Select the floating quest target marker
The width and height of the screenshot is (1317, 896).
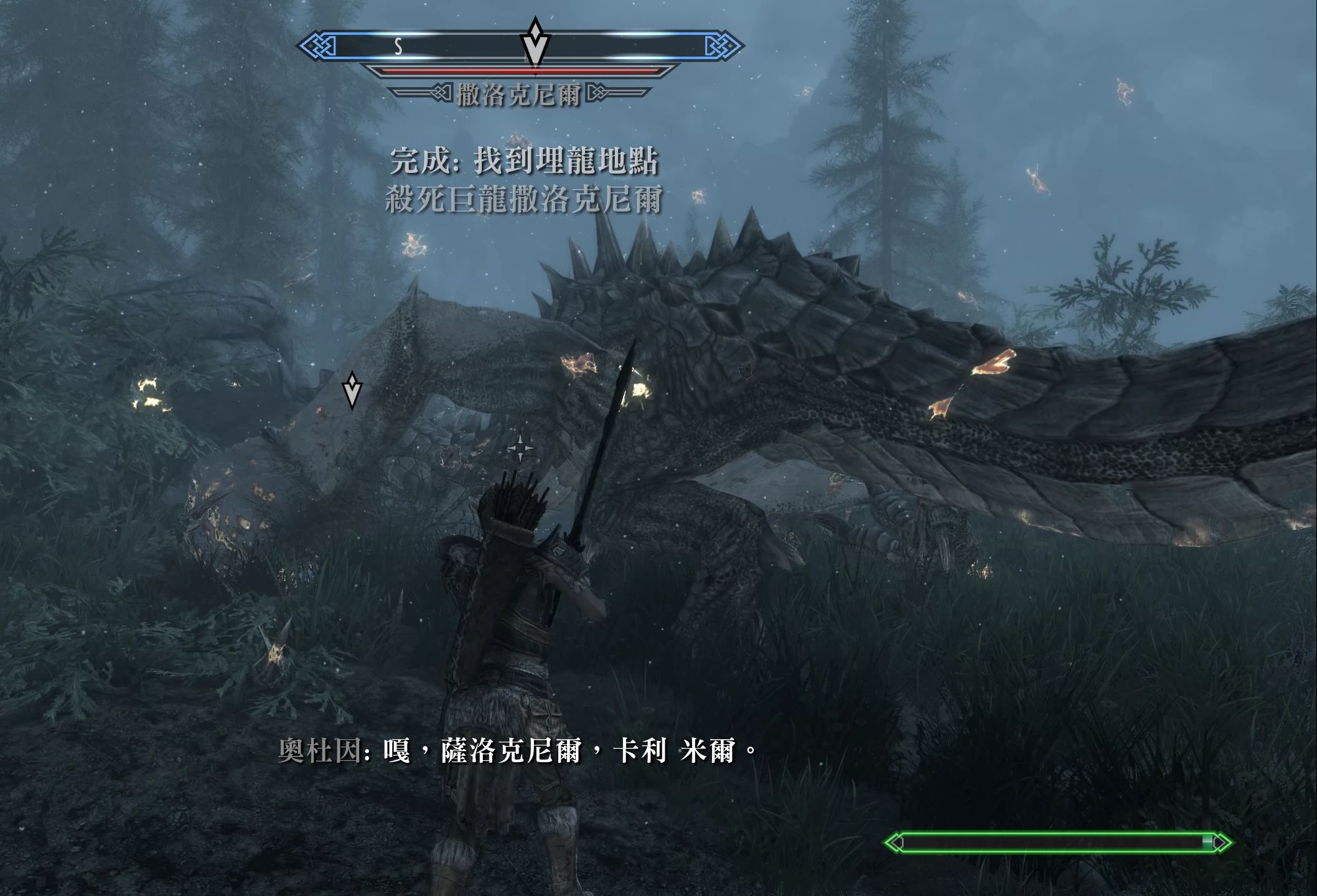pyautogui.click(x=352, y=391)
